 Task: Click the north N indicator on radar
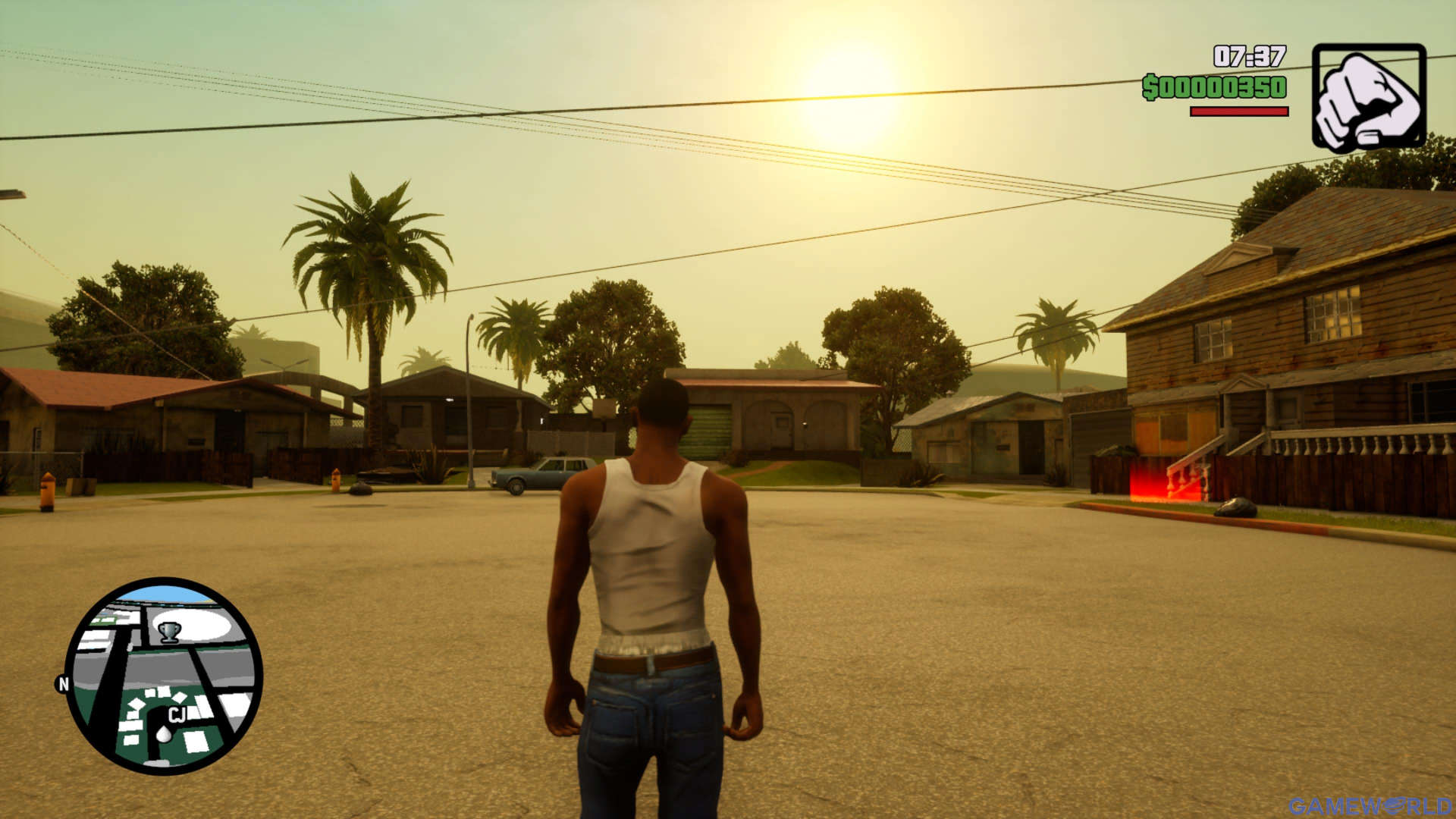[64, 684]
